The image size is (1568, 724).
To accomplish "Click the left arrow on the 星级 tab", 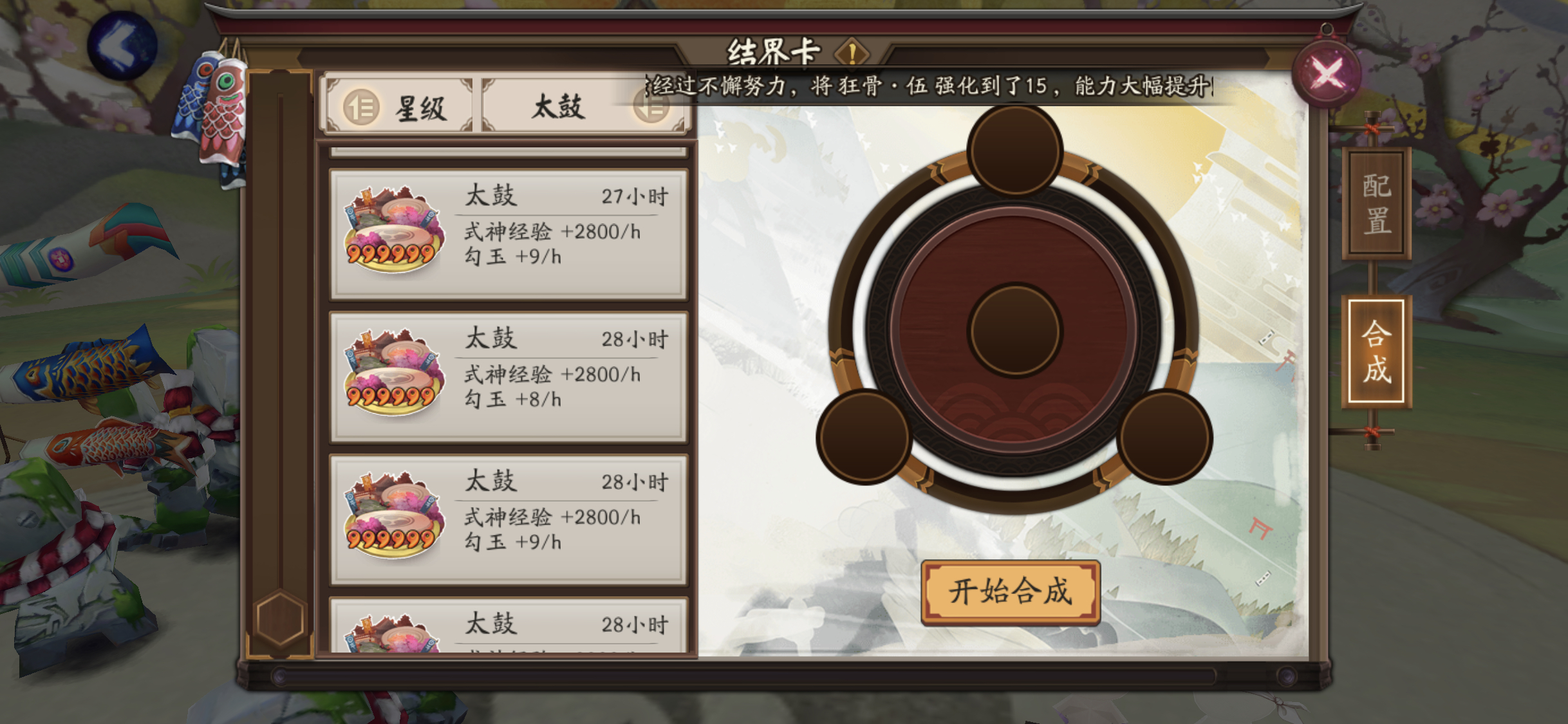I will 362,106.
